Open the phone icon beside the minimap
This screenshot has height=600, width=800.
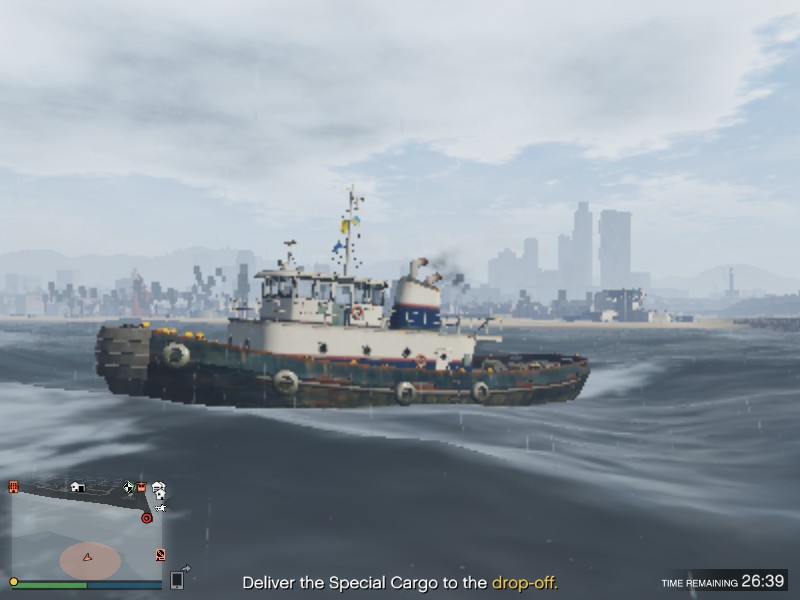pos(177,579)
